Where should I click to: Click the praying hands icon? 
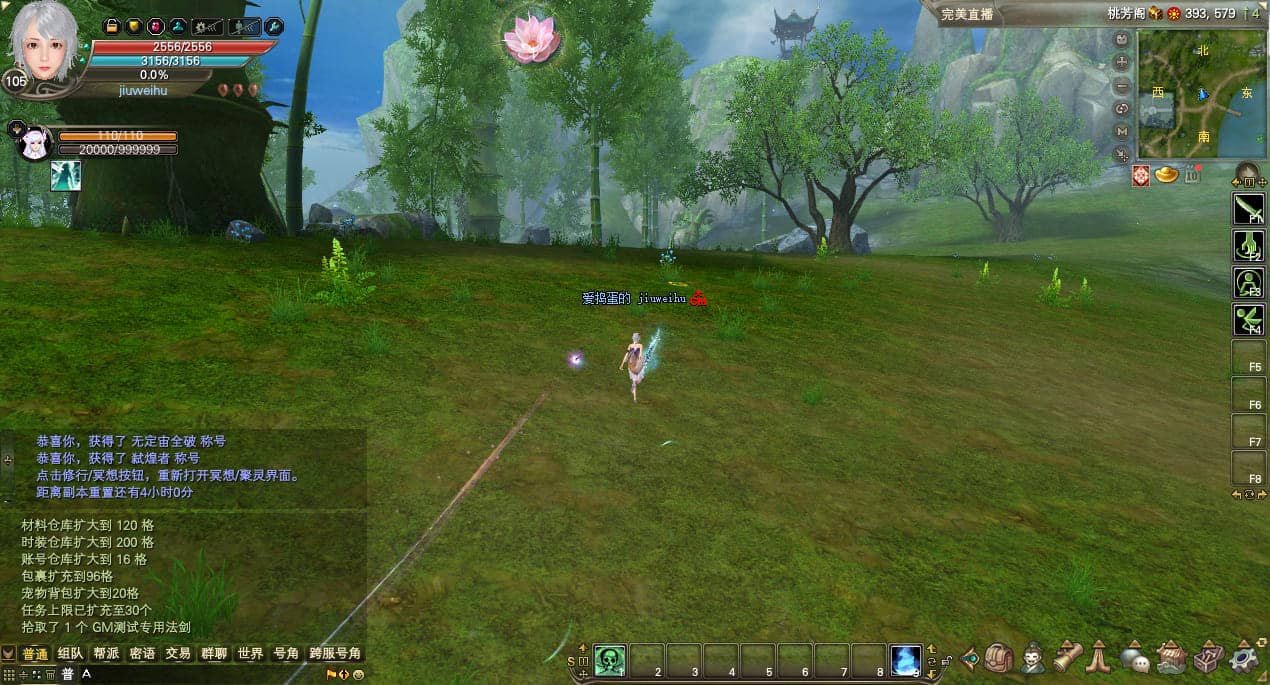click(x=1100, y=657)
